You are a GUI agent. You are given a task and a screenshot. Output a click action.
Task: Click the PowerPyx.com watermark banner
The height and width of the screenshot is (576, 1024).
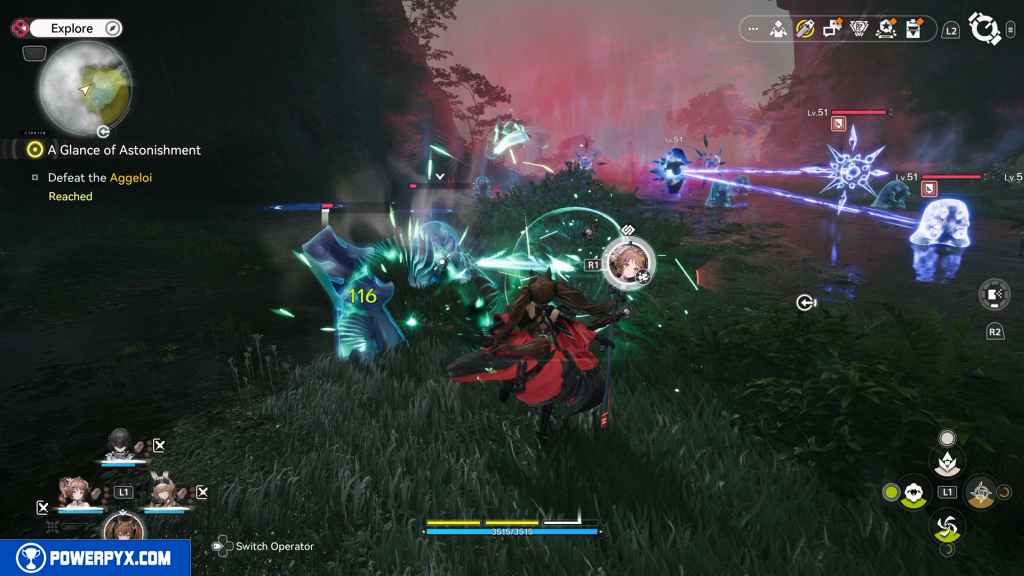click(x=95, y=558)
